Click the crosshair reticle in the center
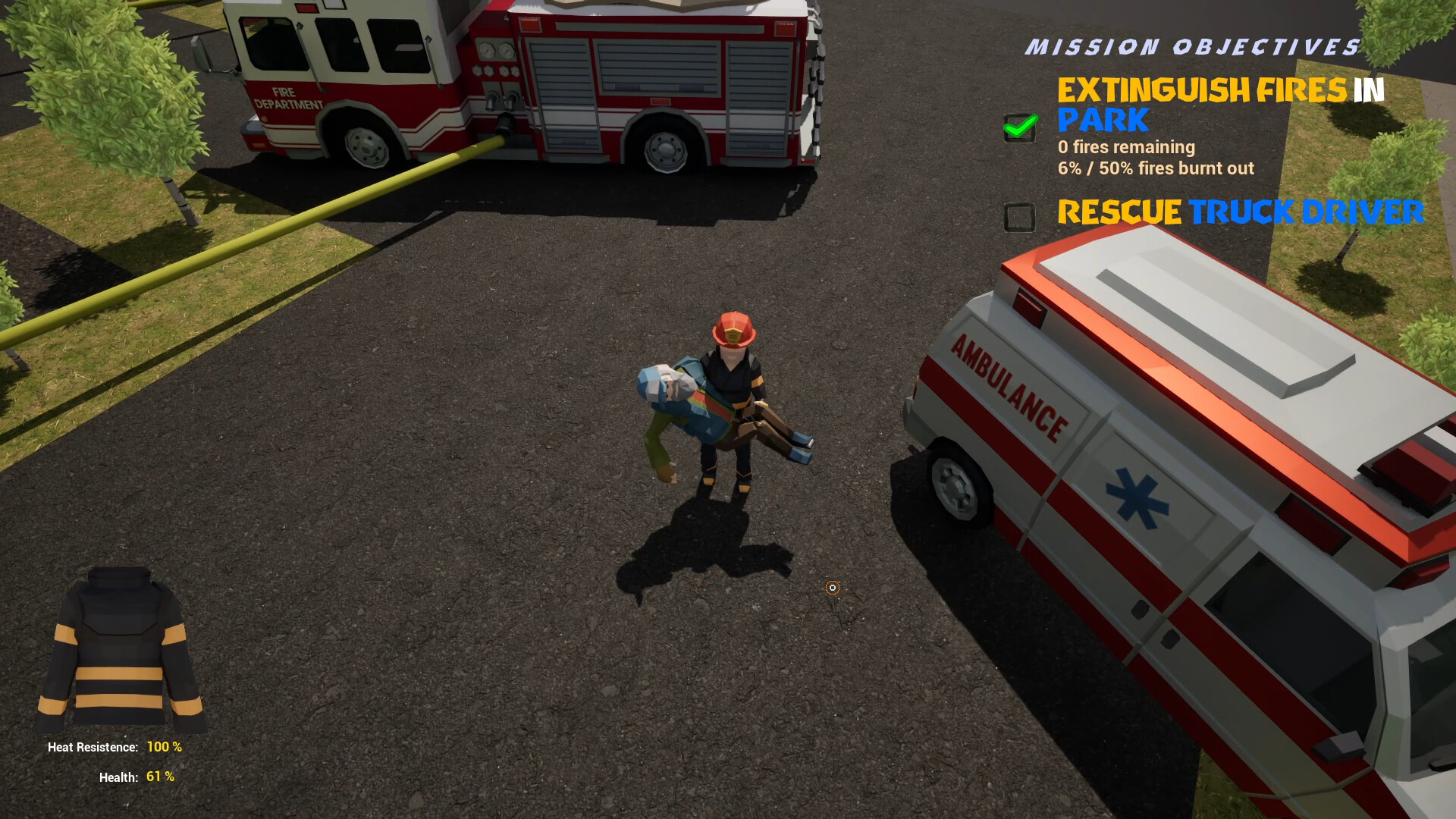 pos(832,588)
